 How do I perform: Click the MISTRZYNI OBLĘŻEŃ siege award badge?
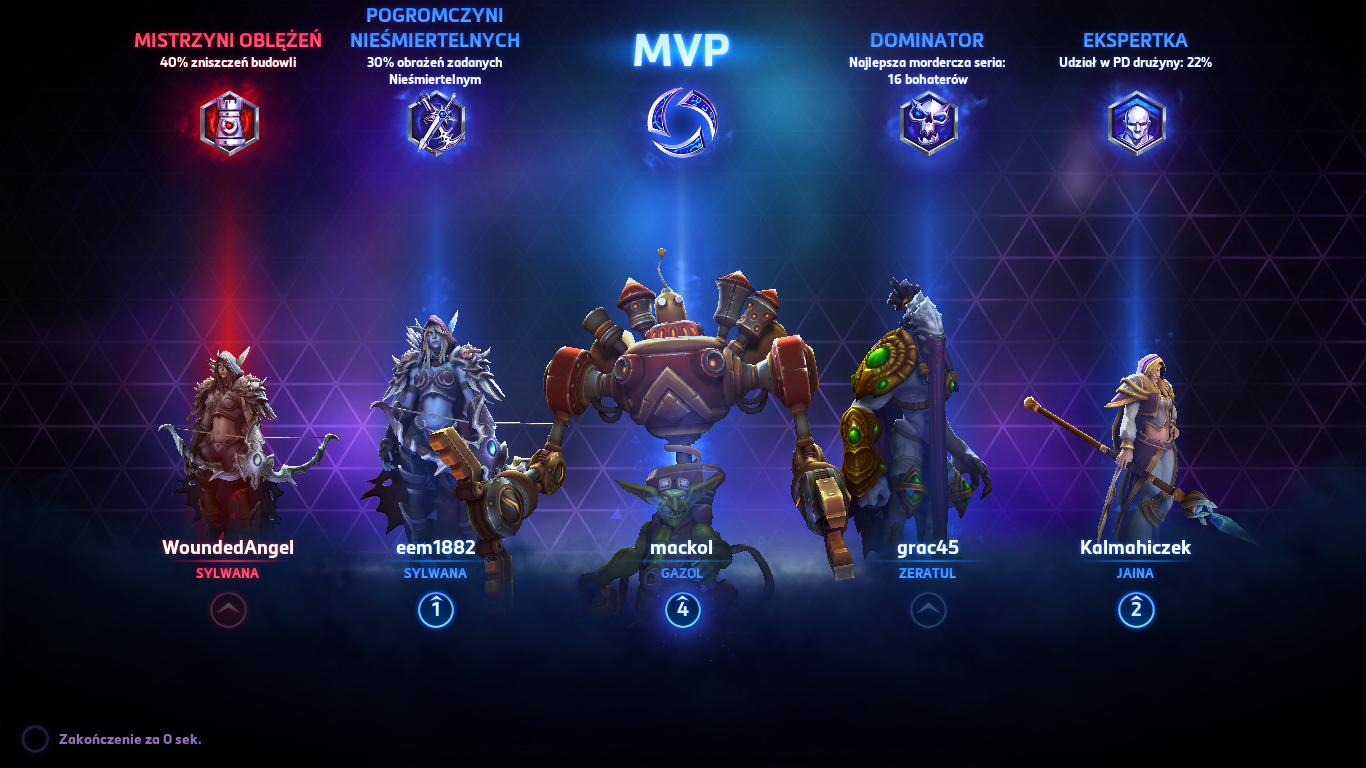click(228, 120)
